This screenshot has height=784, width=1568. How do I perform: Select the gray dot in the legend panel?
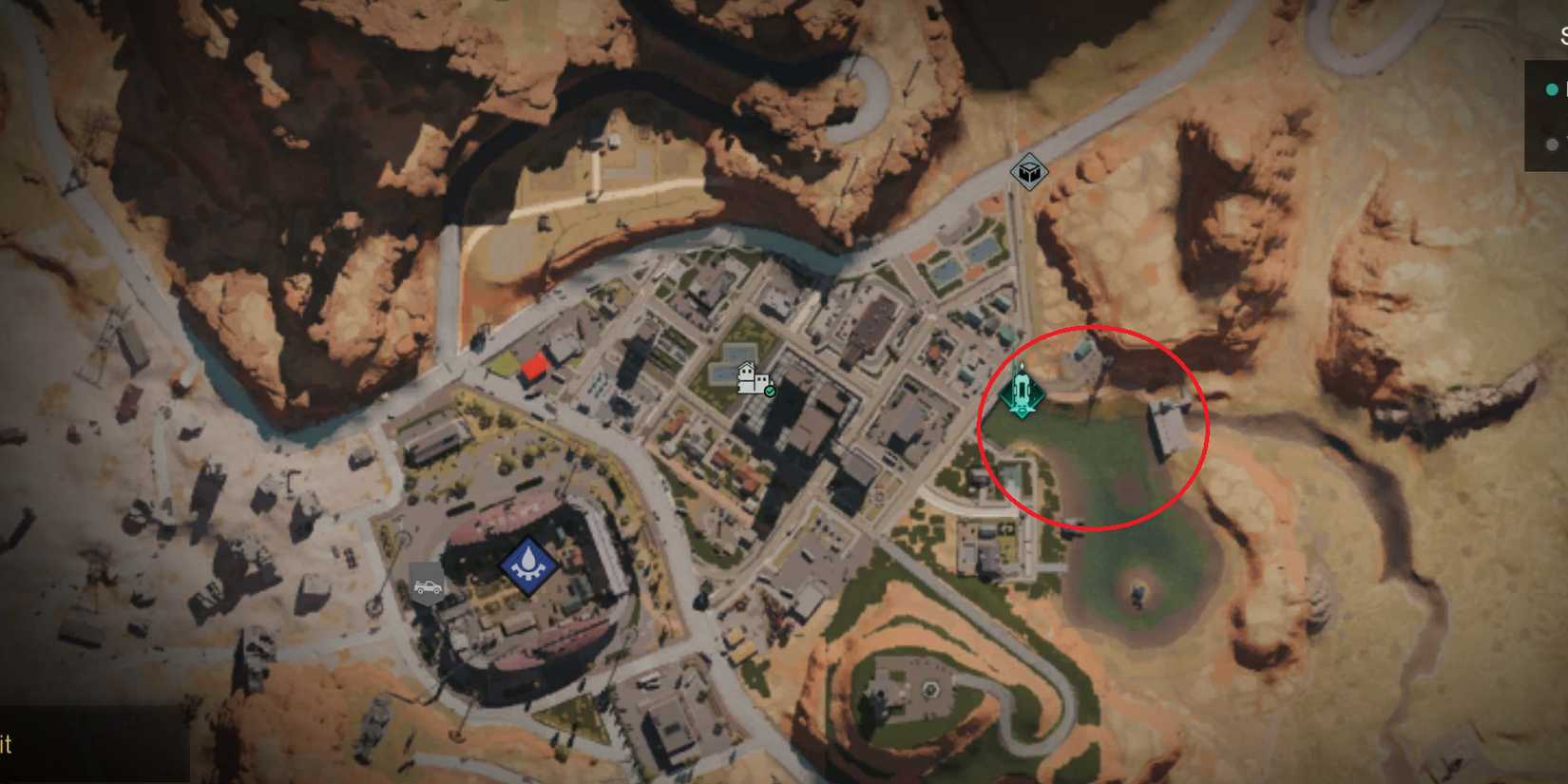(x=1552, y=144)
